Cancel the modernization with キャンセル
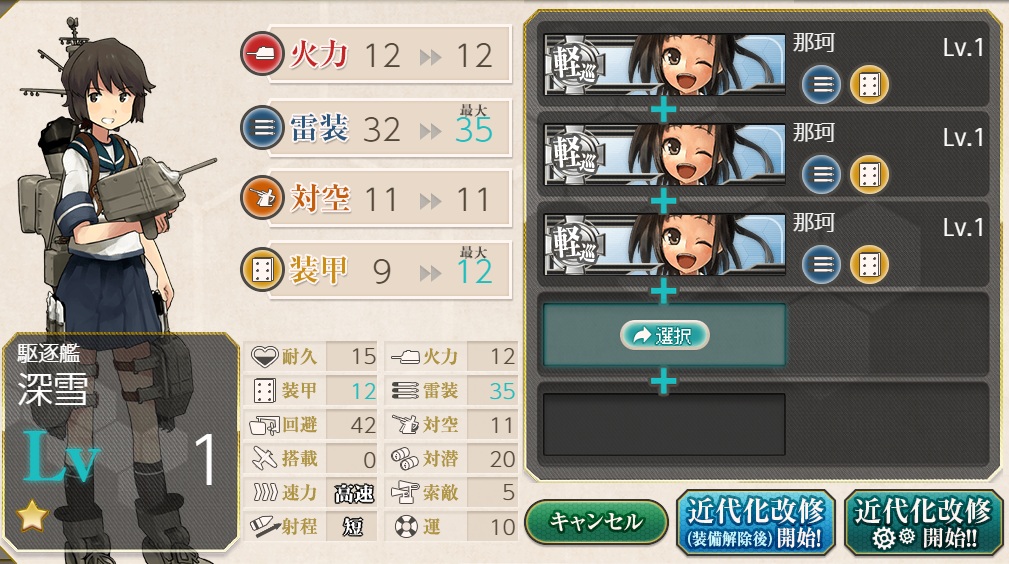 pos(595,522)
